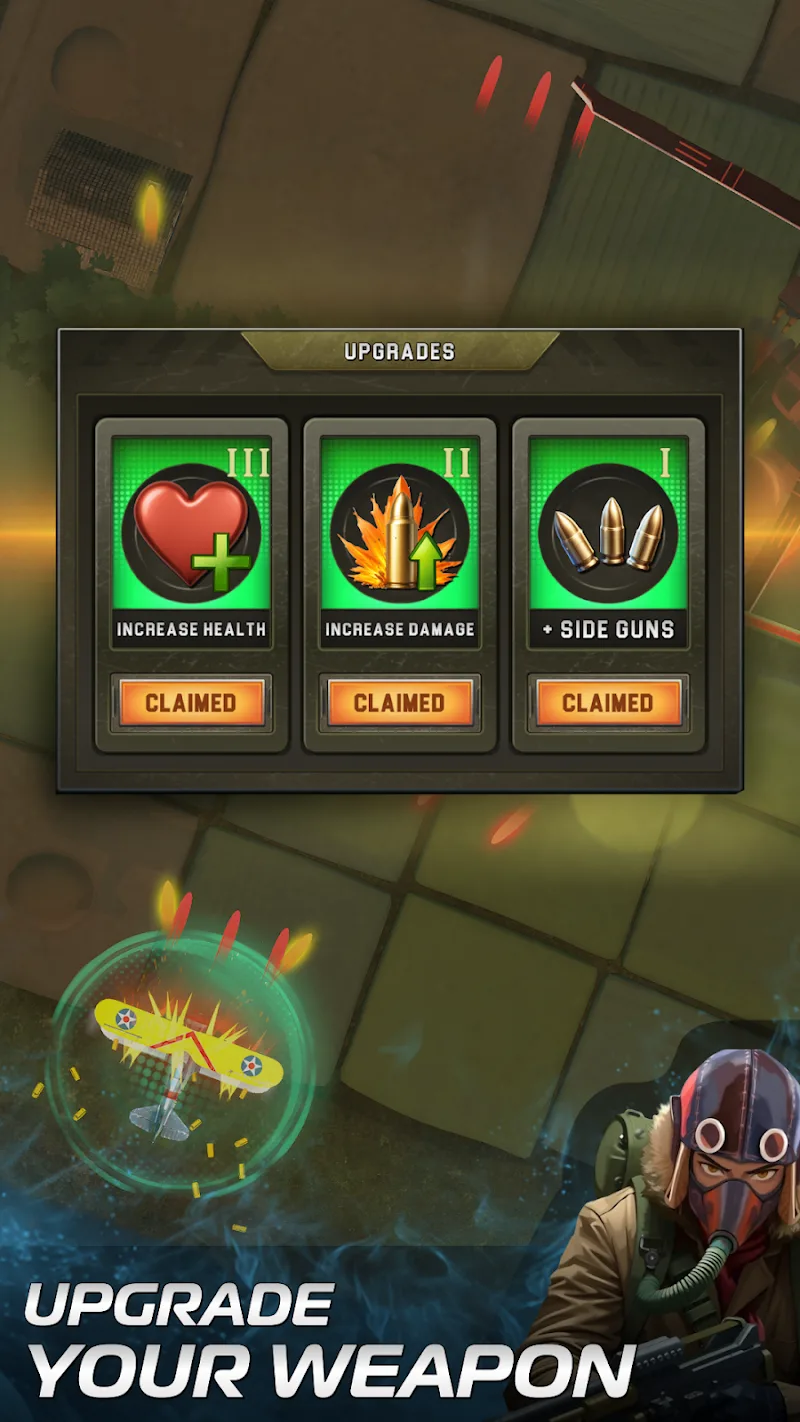Click the Claimed button under Side Guns
The image size is (800, 1422).
(x=608, y=703)
